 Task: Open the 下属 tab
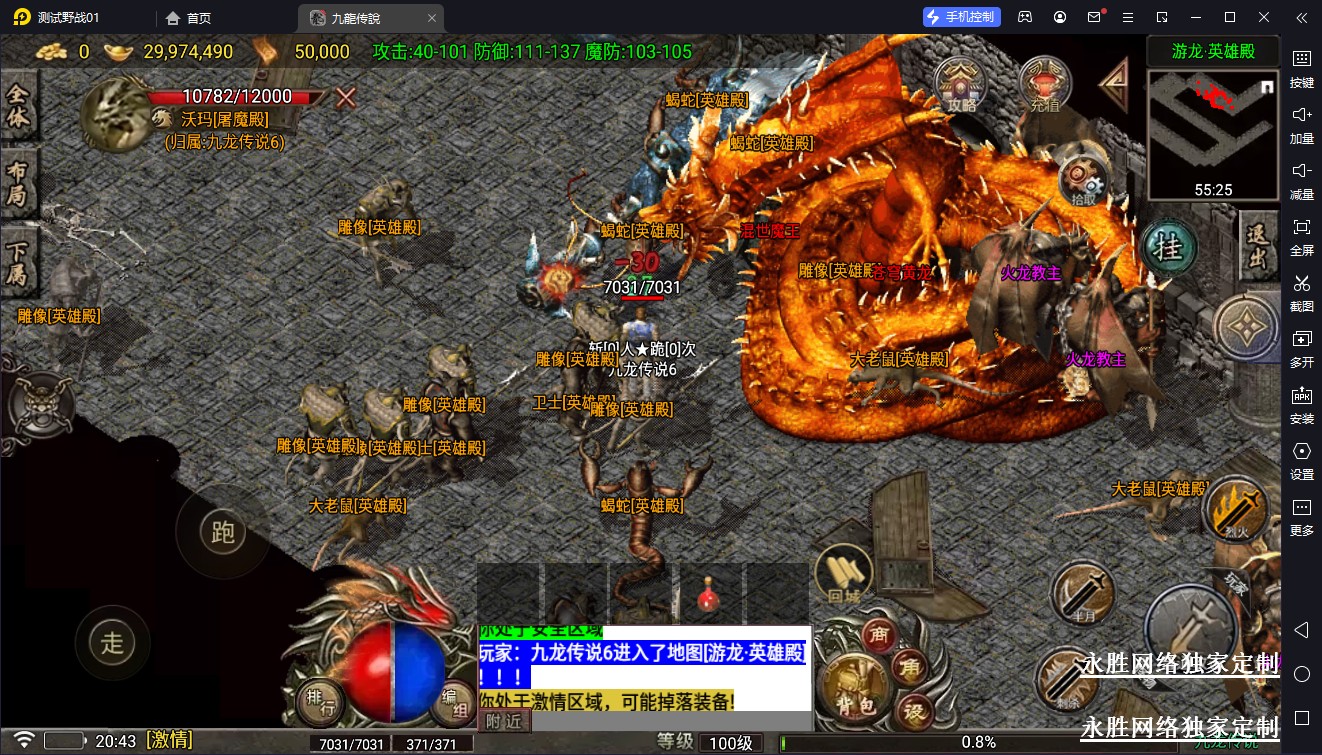pos(18,260)
